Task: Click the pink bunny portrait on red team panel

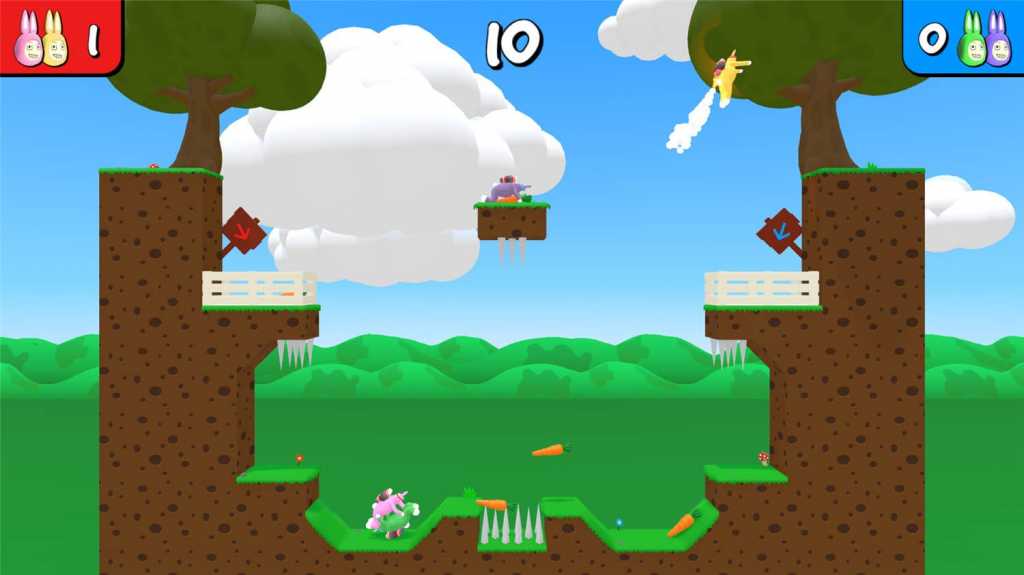Action: pyautogui.click(x=28, y=43)
